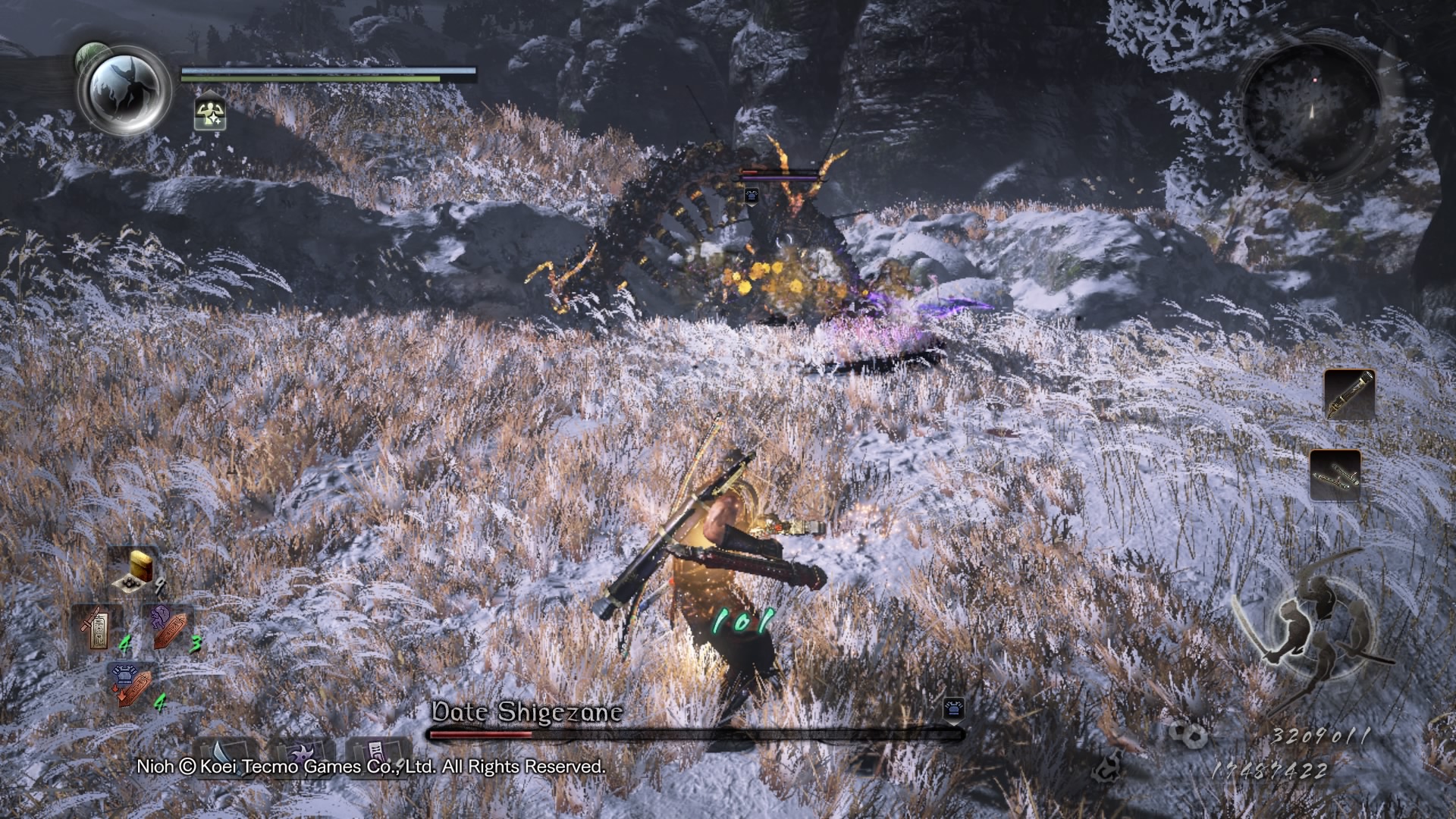The height and width of the screenshot is (819, 1456).
Task: Select the paper scroll shortcut slot
Action: click(377, 754)
